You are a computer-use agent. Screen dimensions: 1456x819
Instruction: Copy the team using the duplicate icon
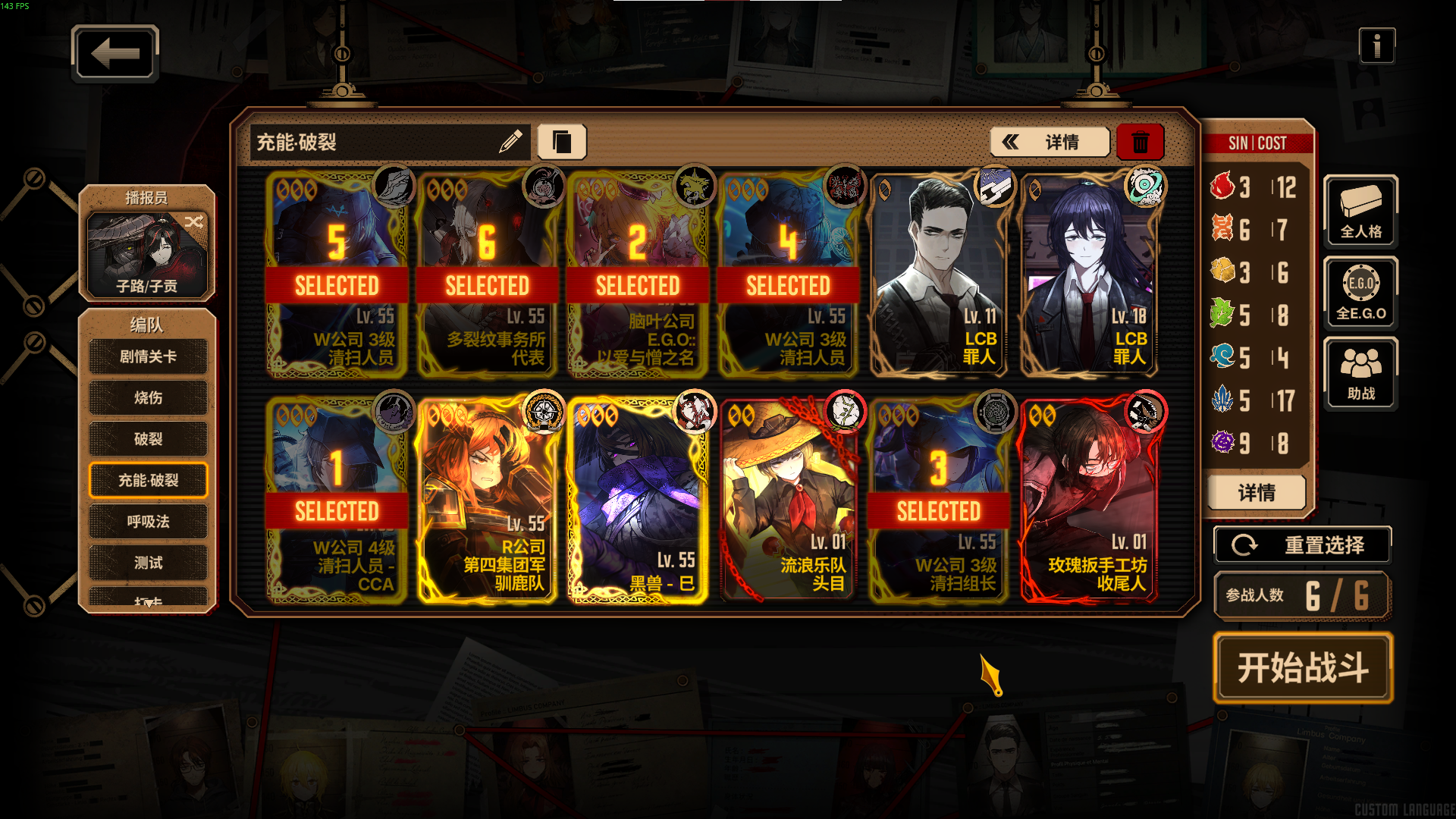[562, 142]
